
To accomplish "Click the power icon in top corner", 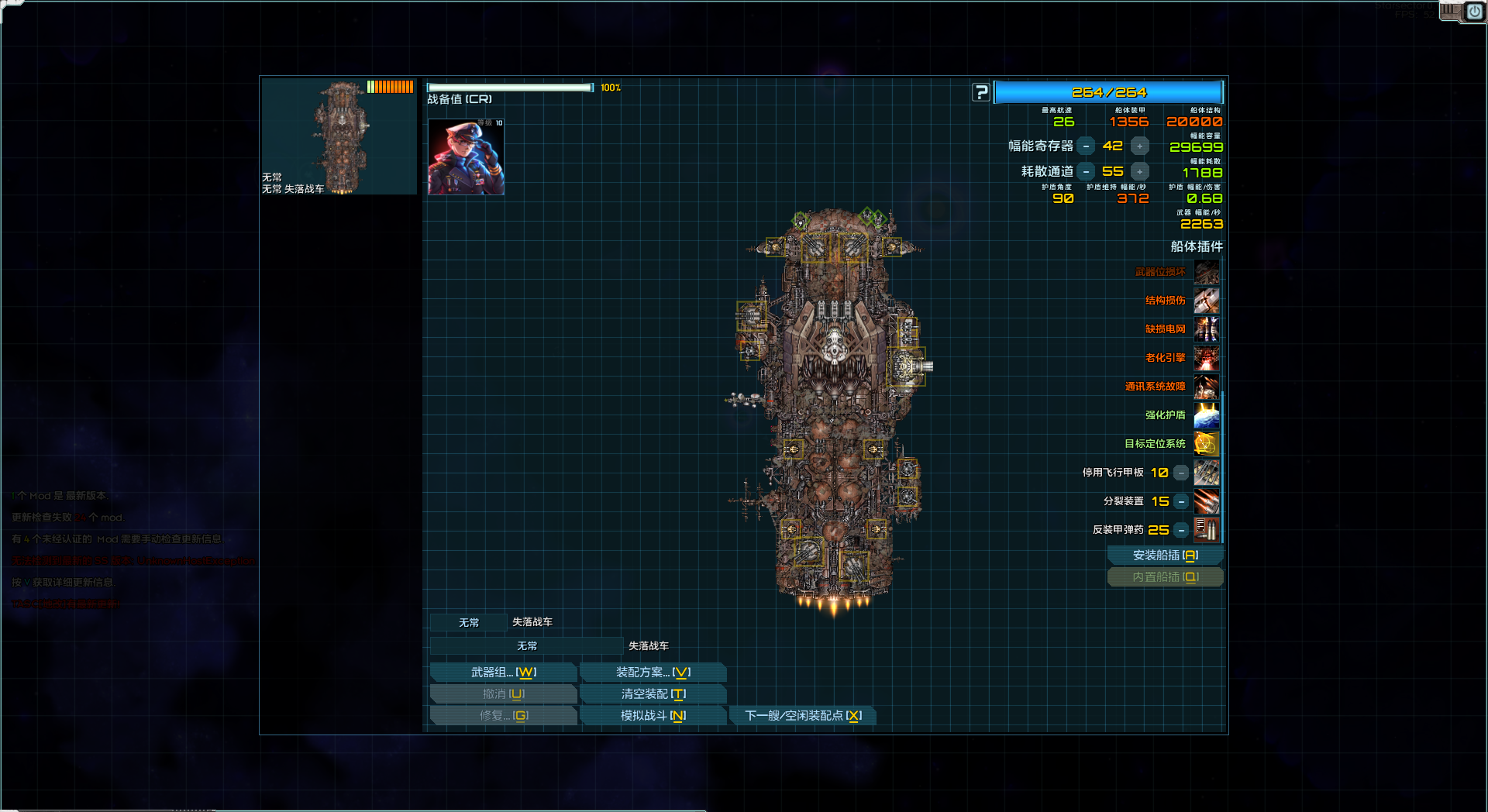I will [x=1474, y=12].
